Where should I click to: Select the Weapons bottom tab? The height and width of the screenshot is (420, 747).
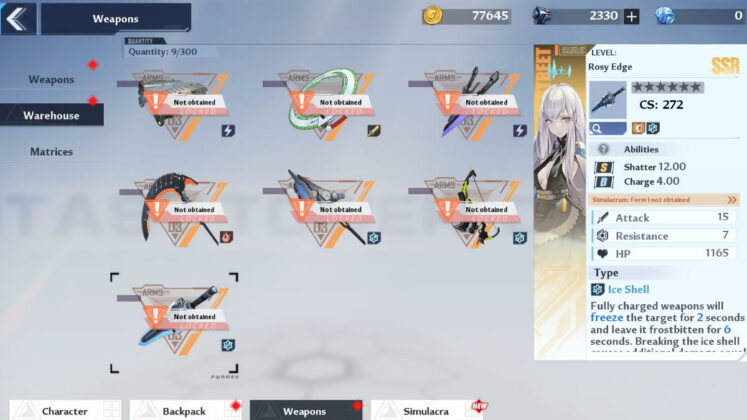point(305,410)
